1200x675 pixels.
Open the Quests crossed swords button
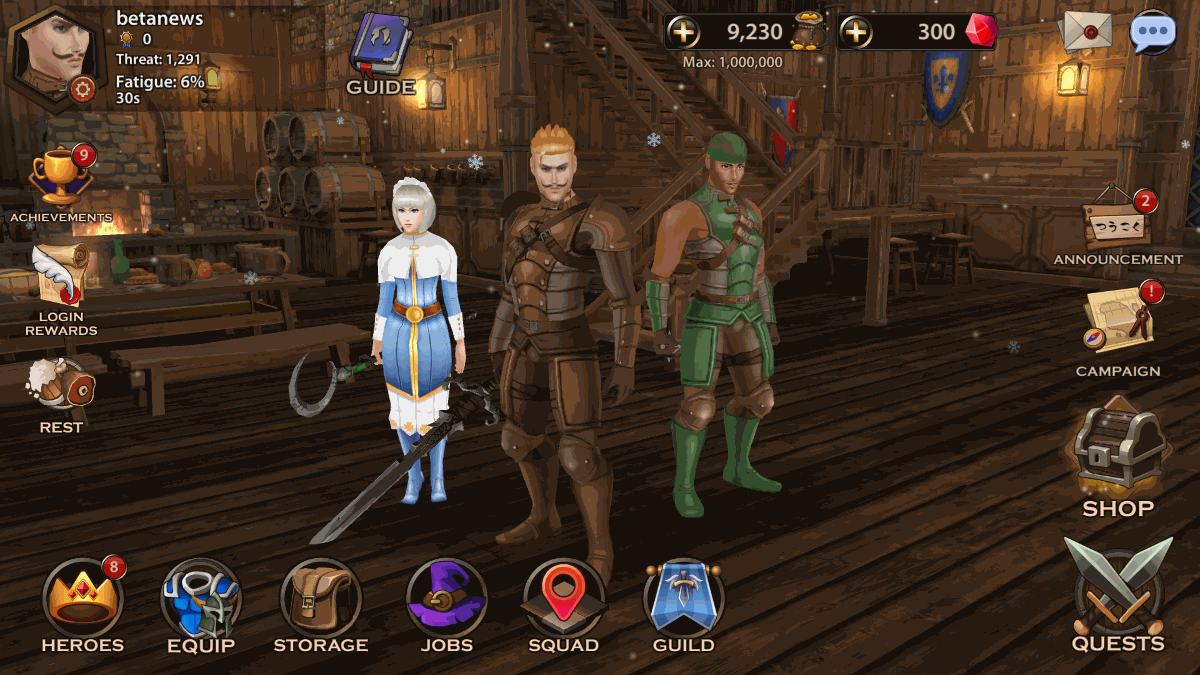pyautogui.click(x=1118, y=590)
